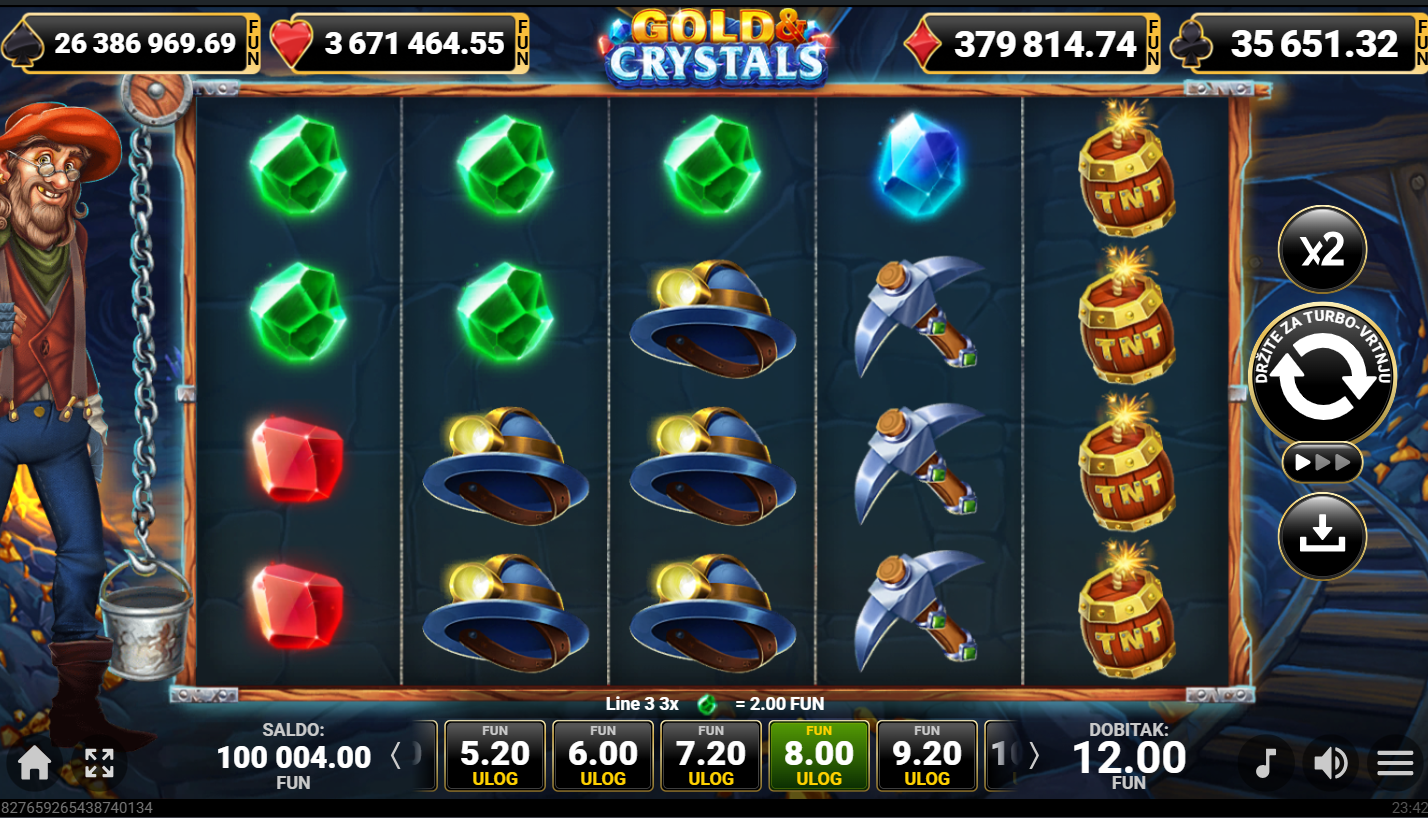Toggle fullscreen mode
Viewport: 1428px width, 818px height.
pos(99,764)
